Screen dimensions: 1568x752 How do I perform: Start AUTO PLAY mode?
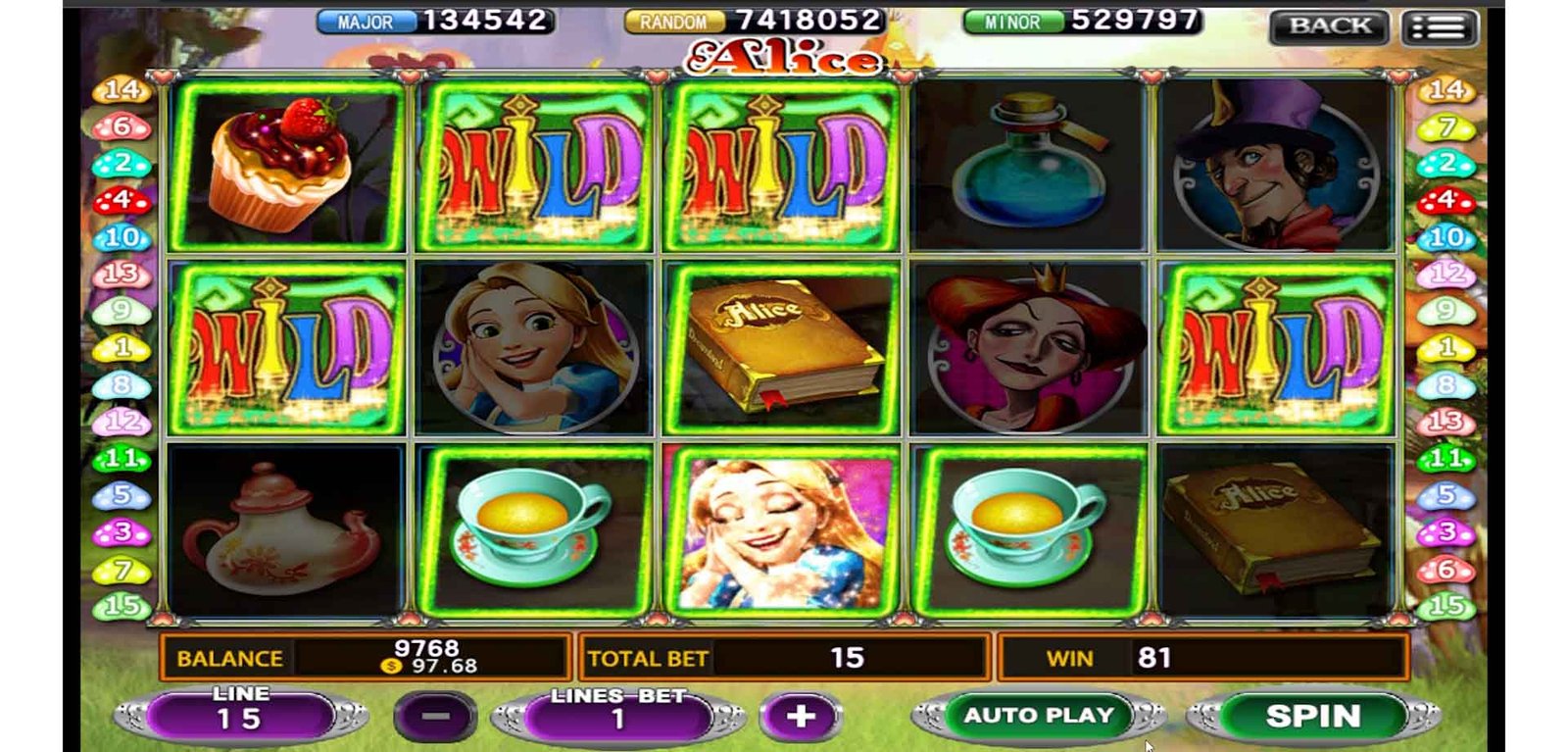(x=1039, y=716)
